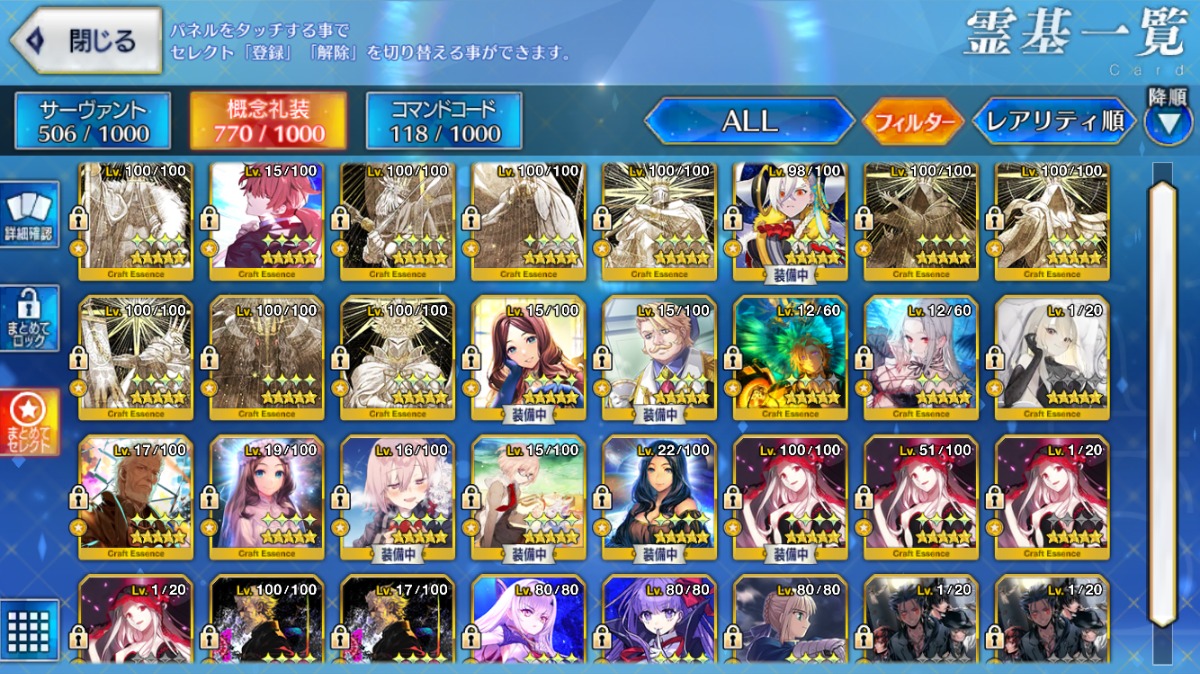Click the ALL class selector

(749, 121)
